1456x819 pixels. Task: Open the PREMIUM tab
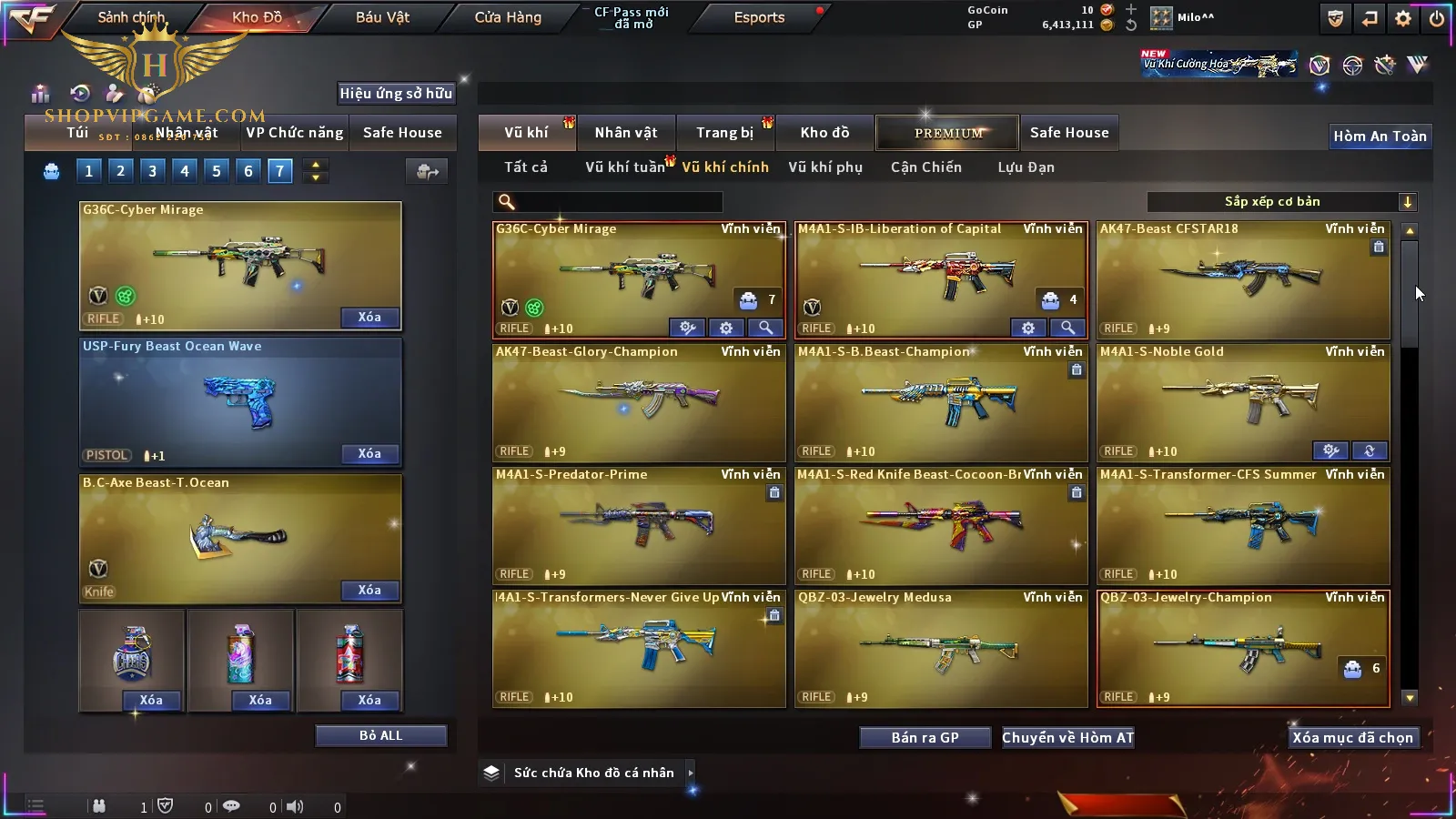tap(947, 133)
